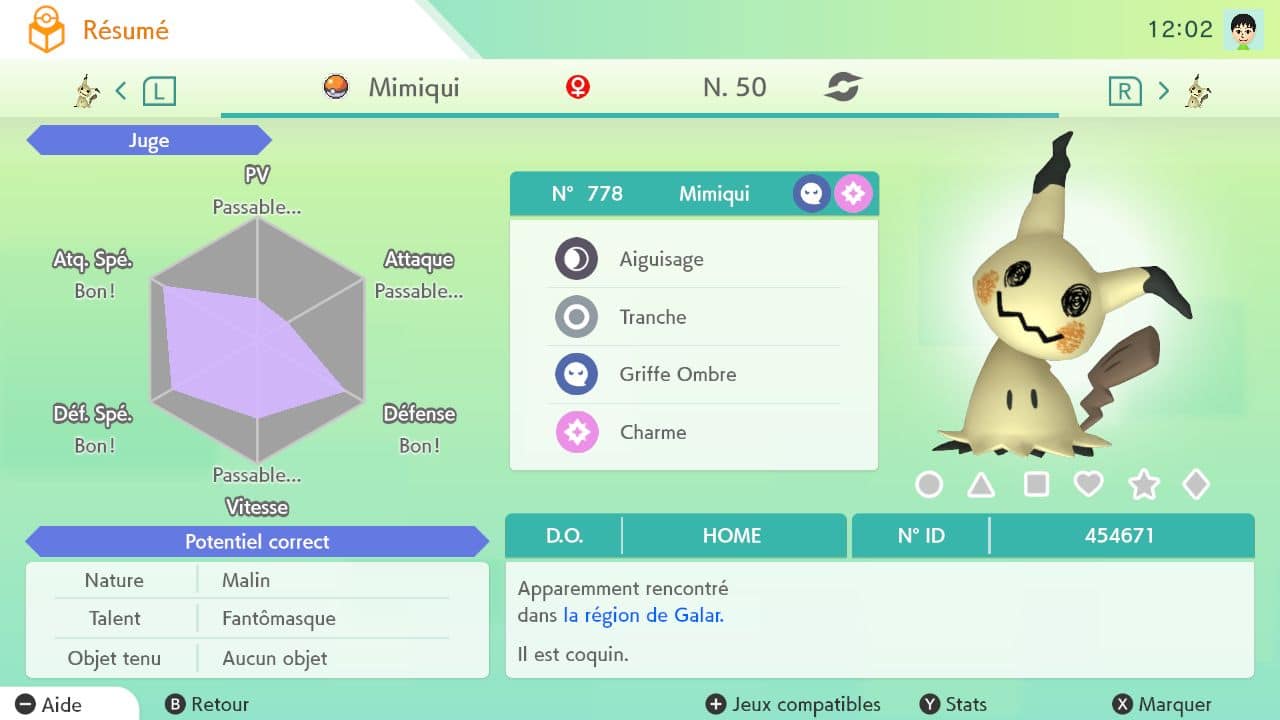Image resolution: width=1280 pixels, height=720 pixels.
Task: Toggle the square marking
Action: point(1036,485)
